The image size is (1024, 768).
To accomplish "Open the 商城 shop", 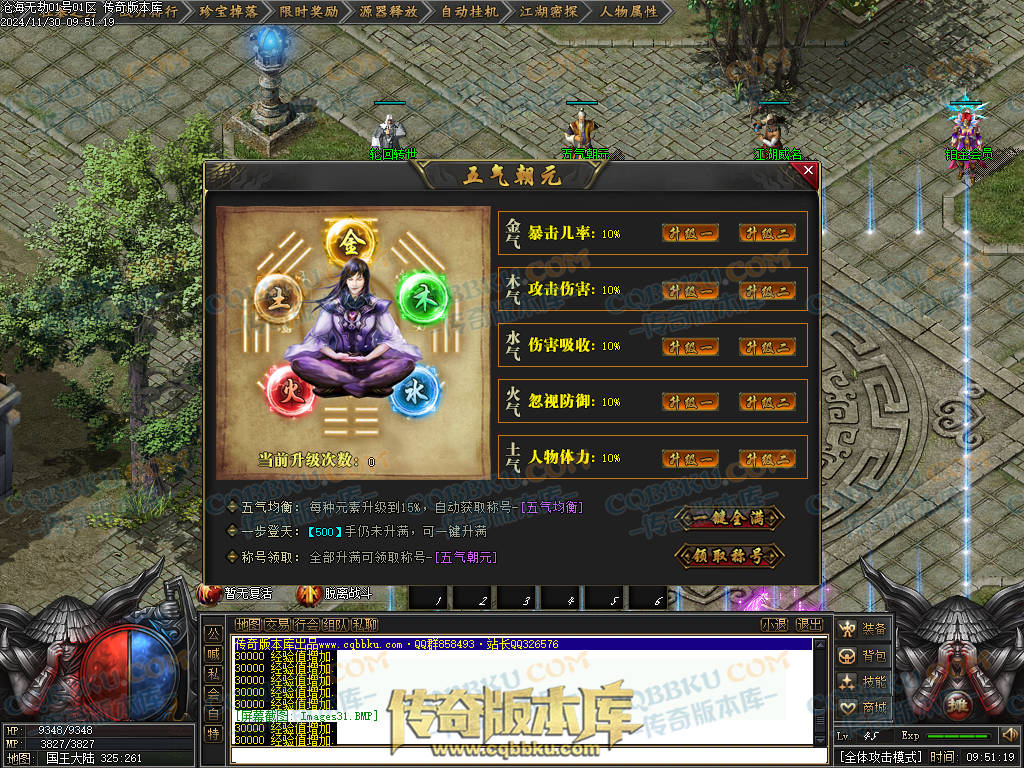I will pyautogui.click(x=863, y=707).
